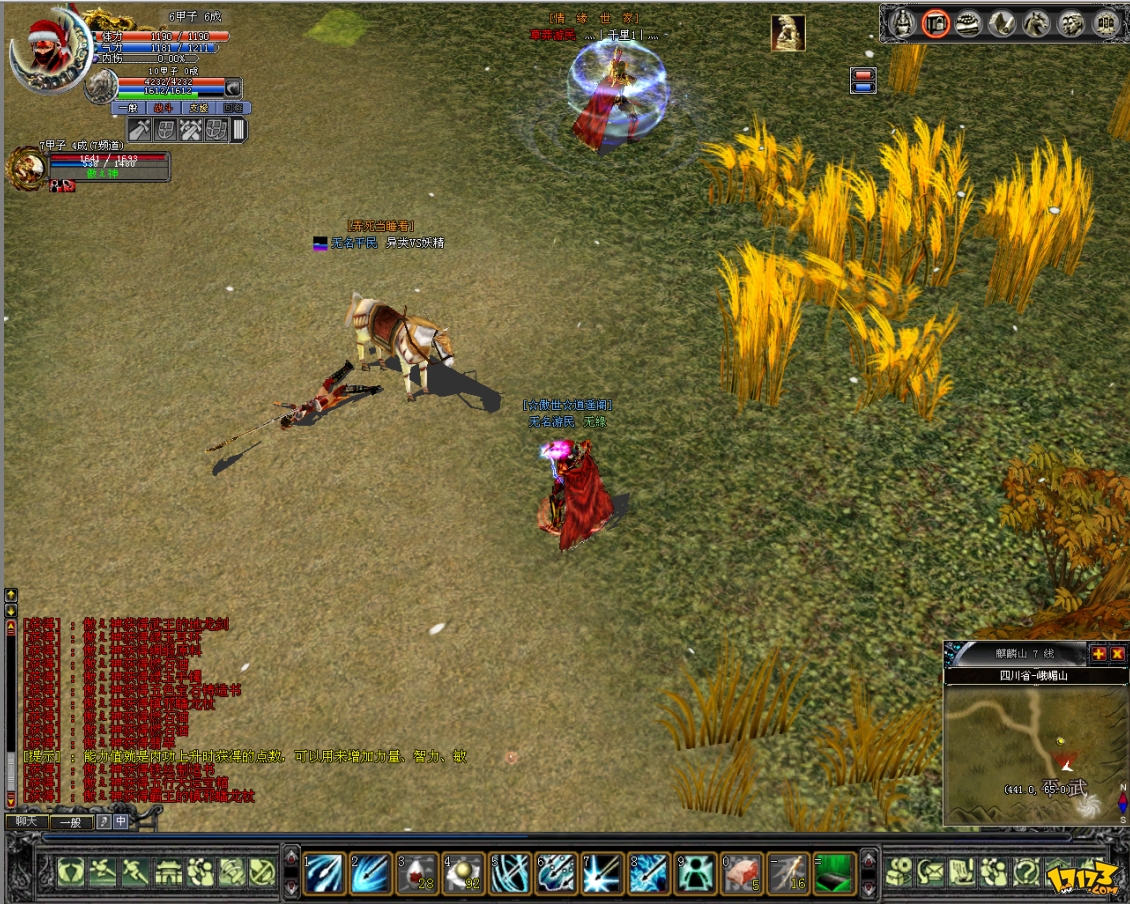Click the minimap's orange plus button
Screen dimensions: 1130x904
(x=1098, y=654)
